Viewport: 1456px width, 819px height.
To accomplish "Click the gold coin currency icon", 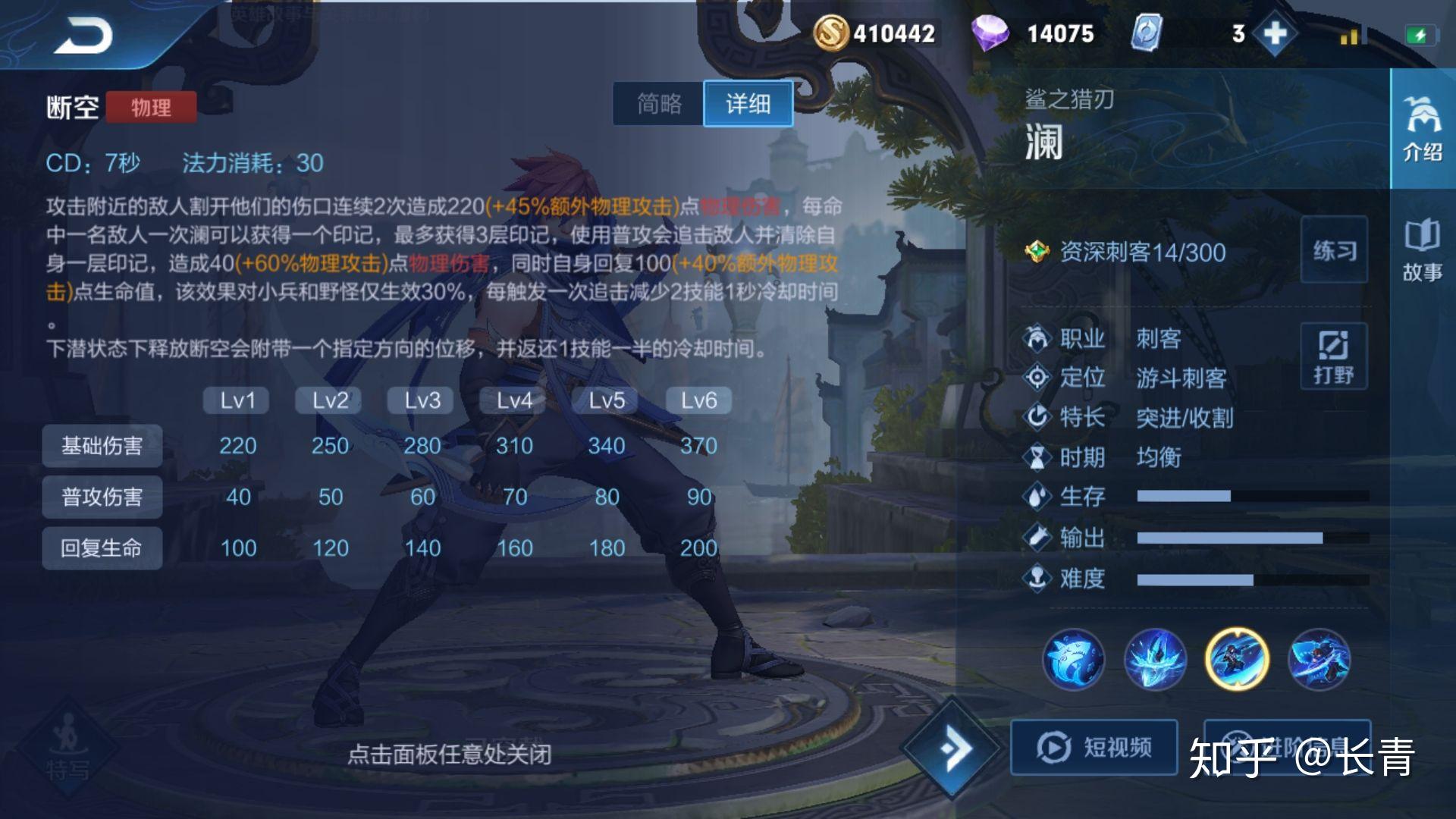I will [x=833, y=33].
